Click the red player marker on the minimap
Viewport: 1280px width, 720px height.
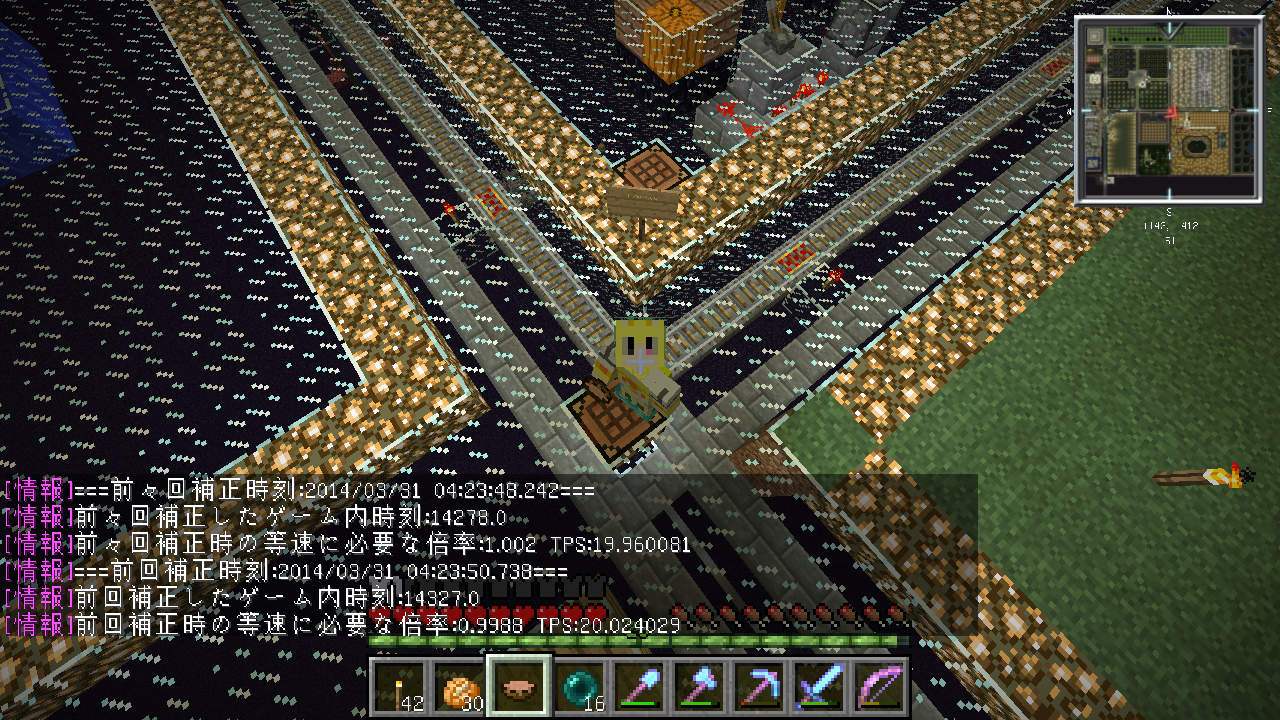coord(1172,112)
